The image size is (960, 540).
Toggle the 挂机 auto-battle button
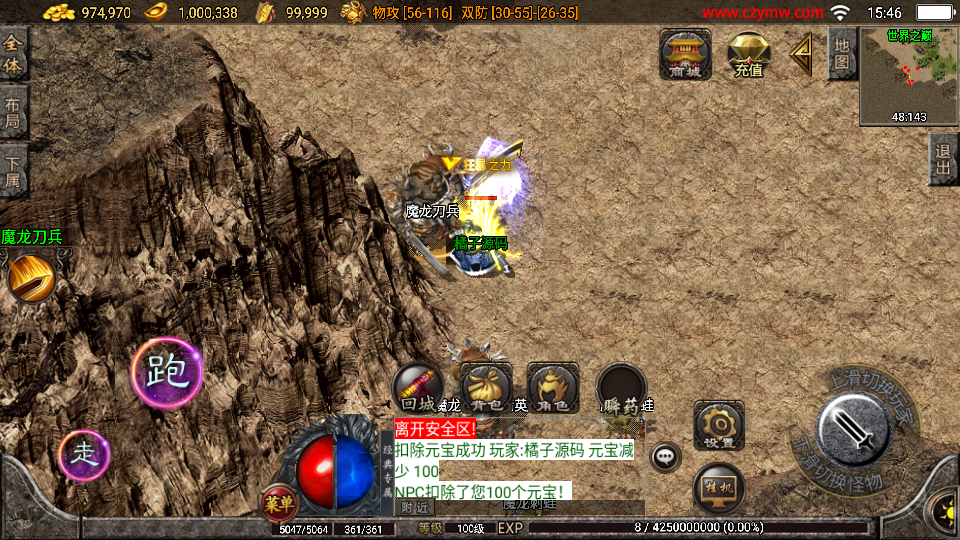point(719,488)
